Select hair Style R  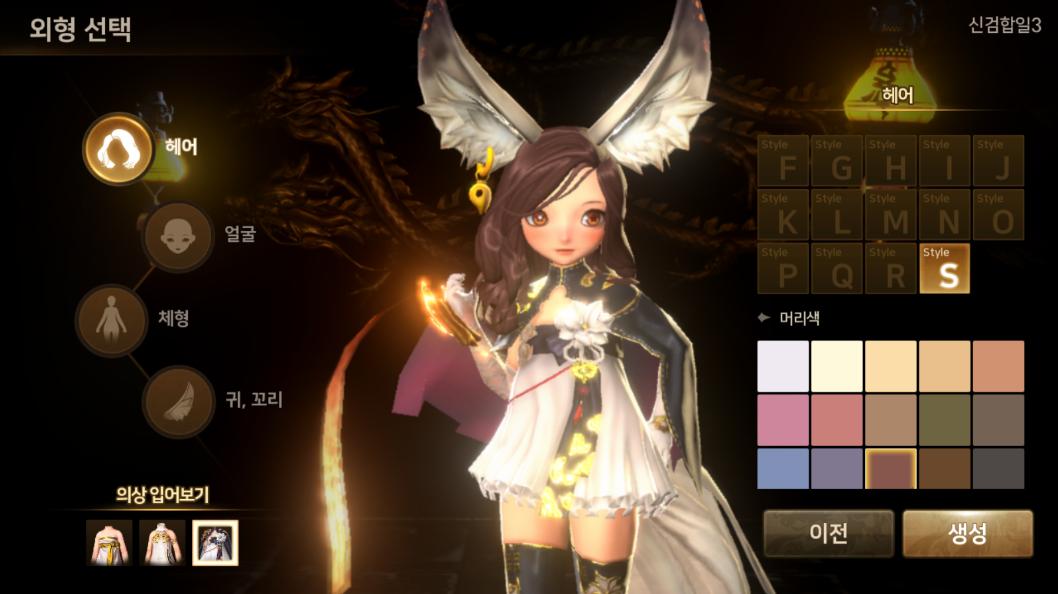click(x=892, y=269)
